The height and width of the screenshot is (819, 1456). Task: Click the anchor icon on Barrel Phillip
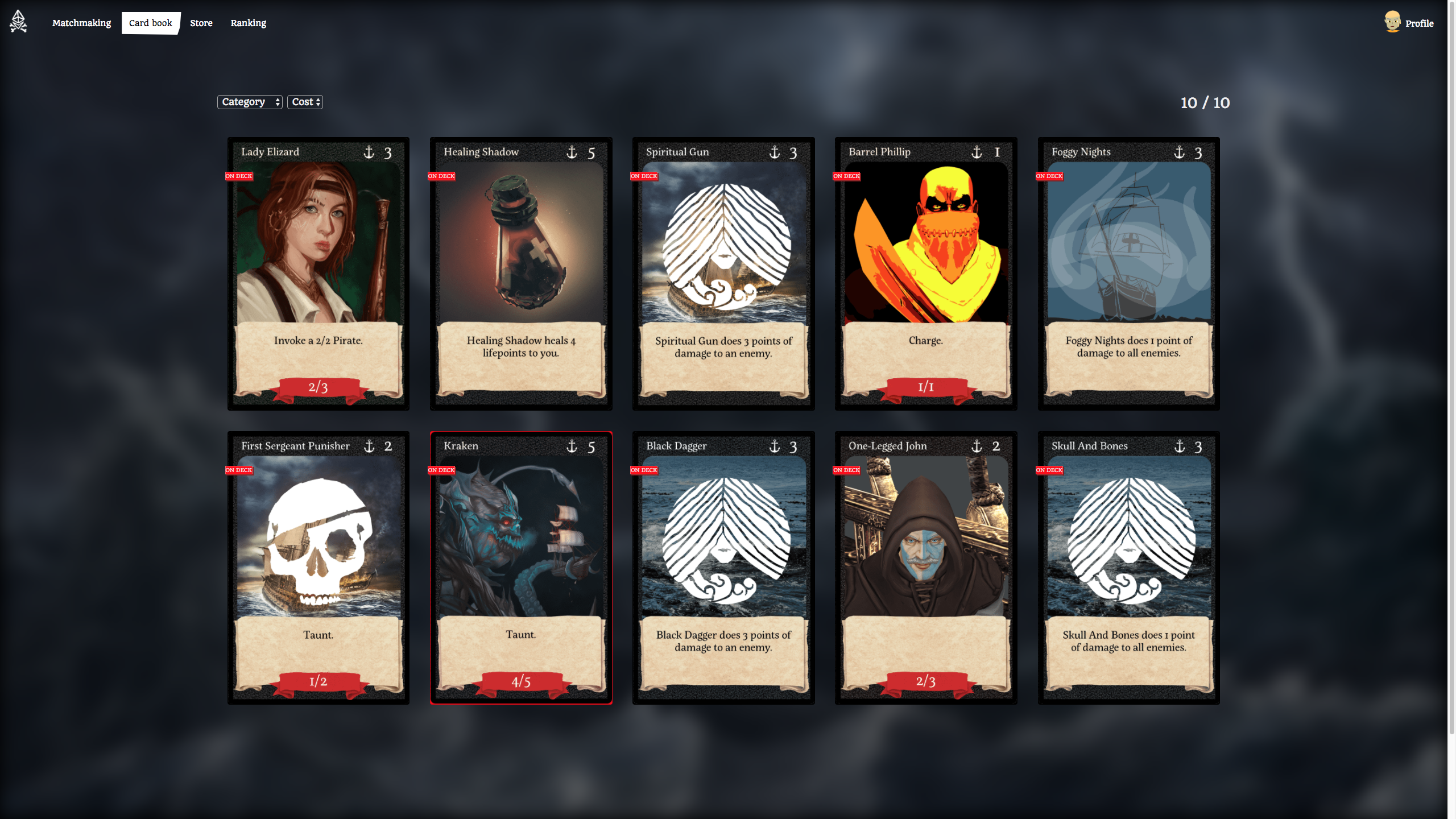click(978, 152)
